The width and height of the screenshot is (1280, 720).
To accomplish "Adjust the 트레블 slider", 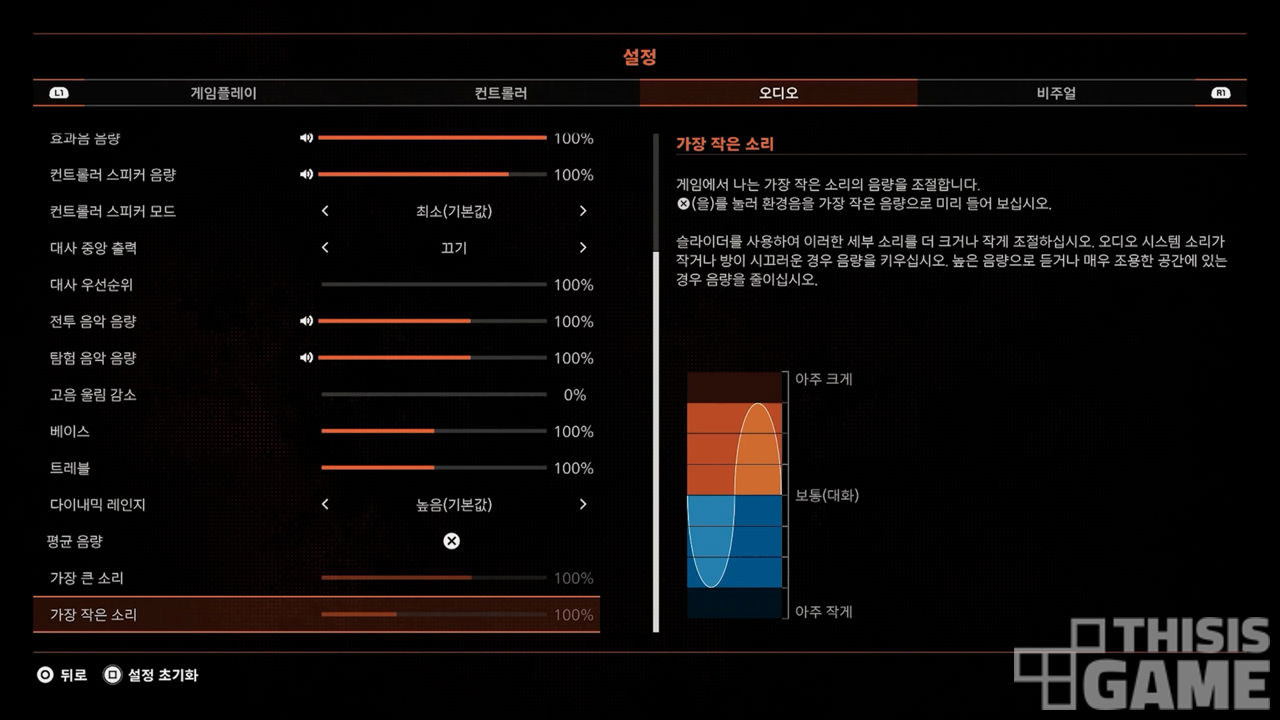I will [433, 468].
